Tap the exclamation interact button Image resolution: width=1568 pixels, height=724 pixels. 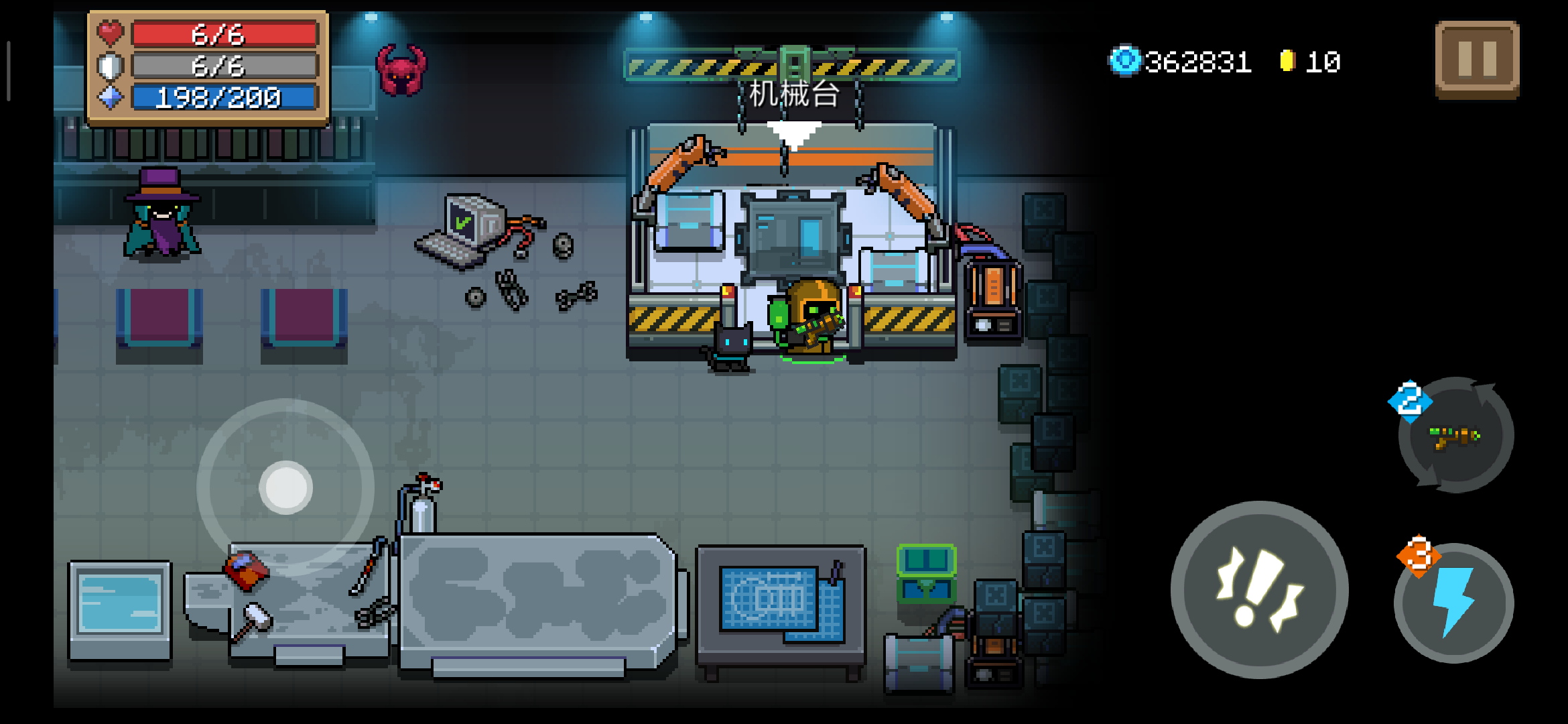(x=1259, y=590)
